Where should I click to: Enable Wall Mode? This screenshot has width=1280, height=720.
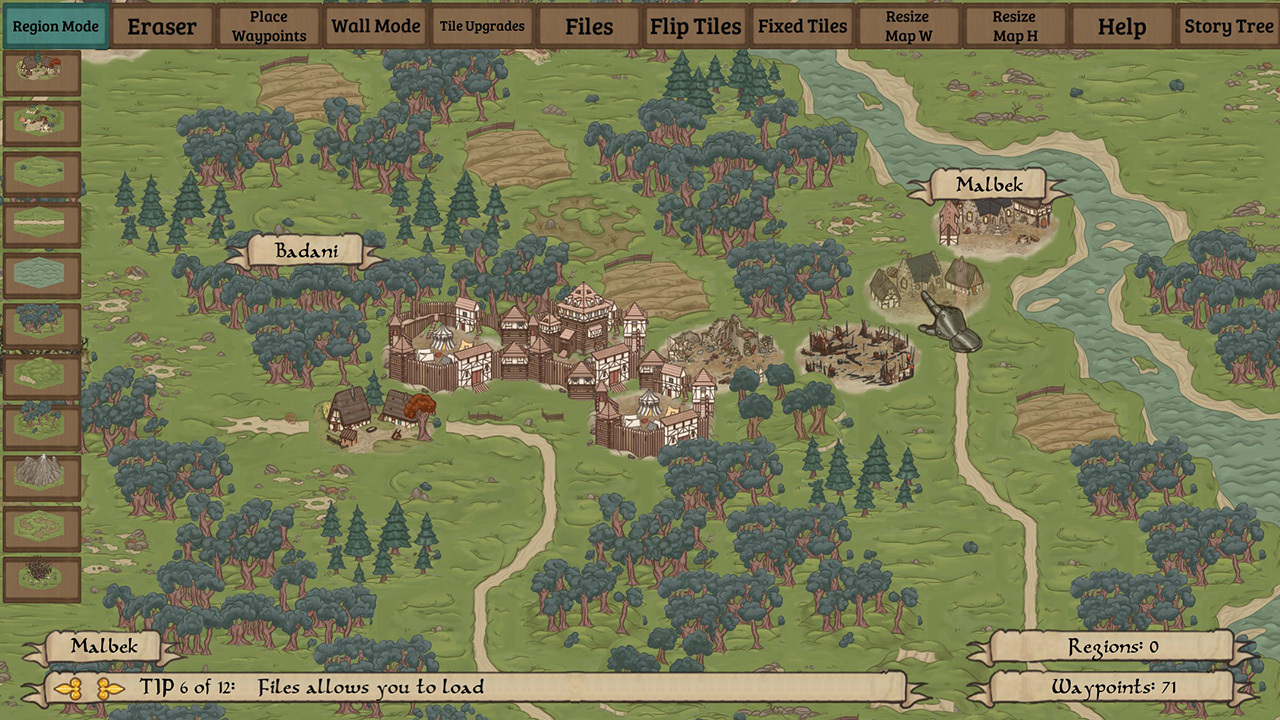(376, 26)
